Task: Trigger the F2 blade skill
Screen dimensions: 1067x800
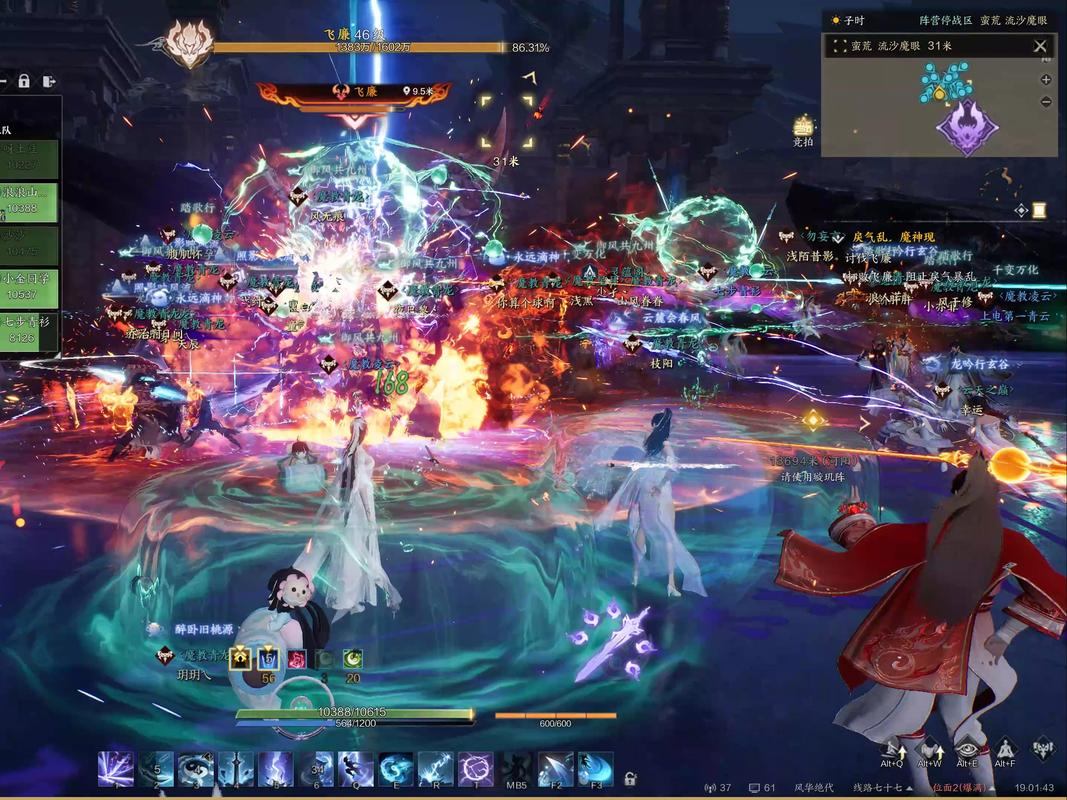Action: click(555, 769)
